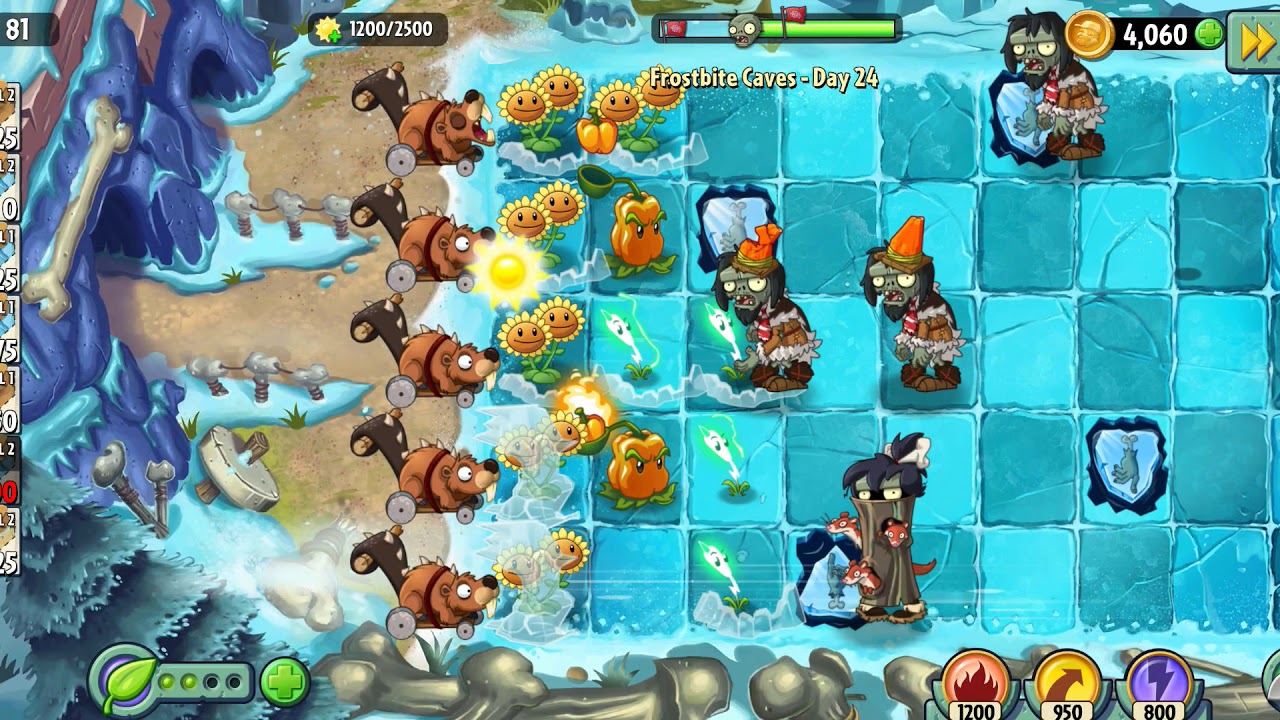The image size is (1280, 720).
Task: Click the sun dropping near the Primal Sunflowers
Action: [510, 272]
